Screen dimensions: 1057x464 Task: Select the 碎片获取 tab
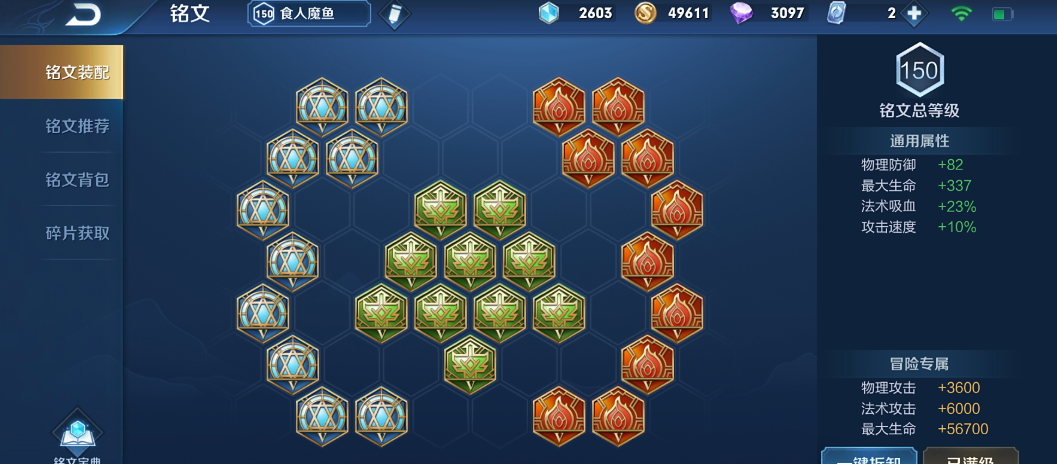click(77, 233)
